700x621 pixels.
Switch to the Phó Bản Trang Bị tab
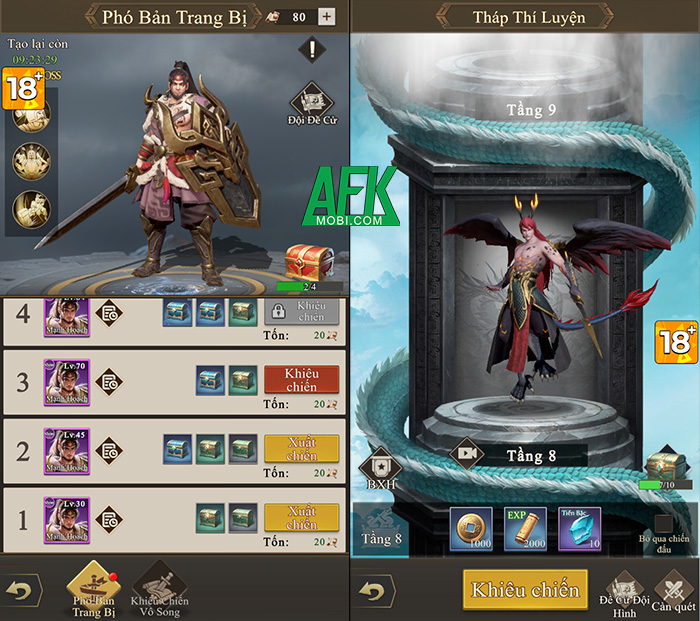(x=92, y=588)
